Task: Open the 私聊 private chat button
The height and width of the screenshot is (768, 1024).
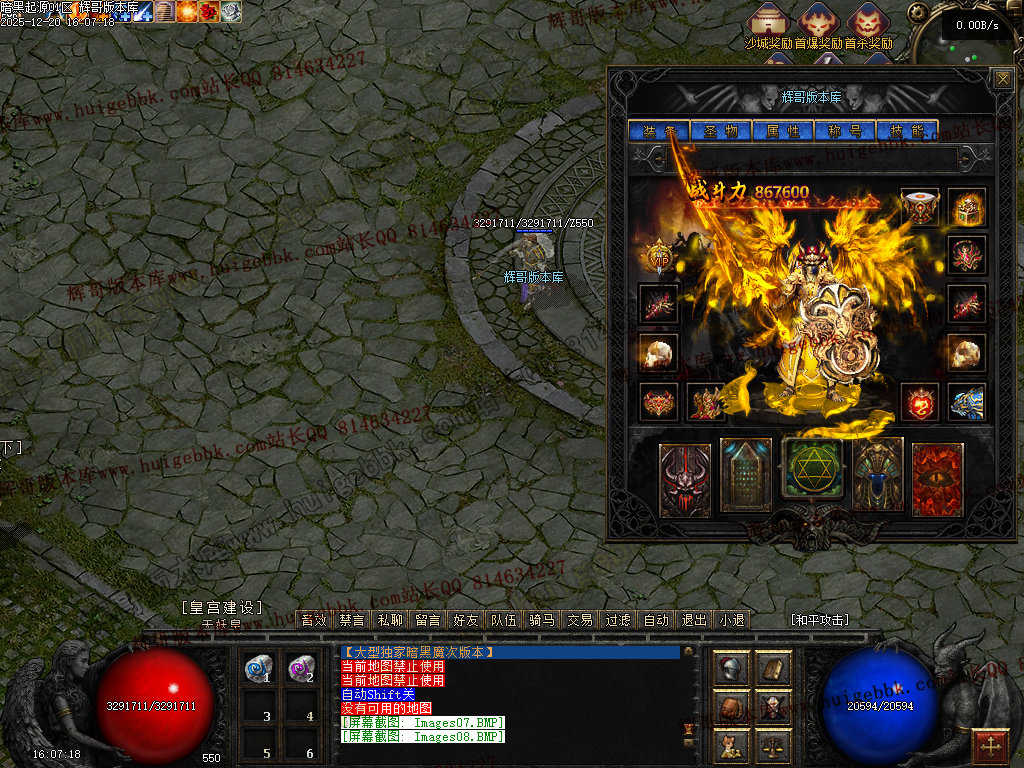Action: pyautogui.click(x=391, y=620)
